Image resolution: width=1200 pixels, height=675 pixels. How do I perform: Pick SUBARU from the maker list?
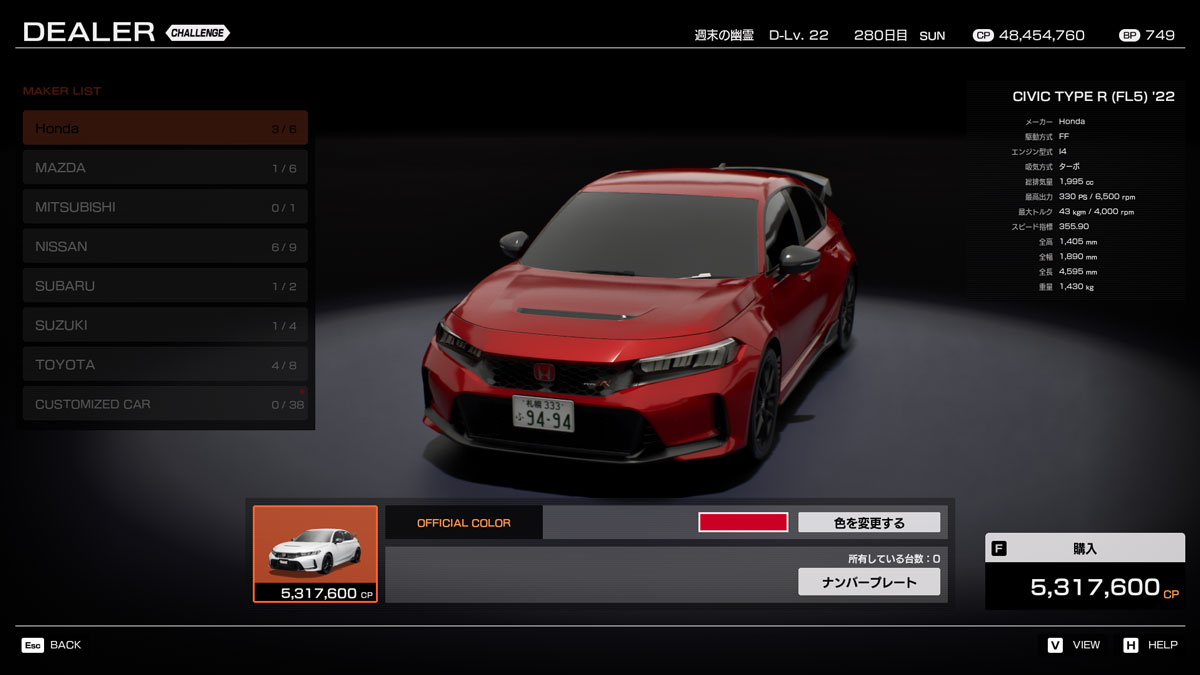point(165,286)
